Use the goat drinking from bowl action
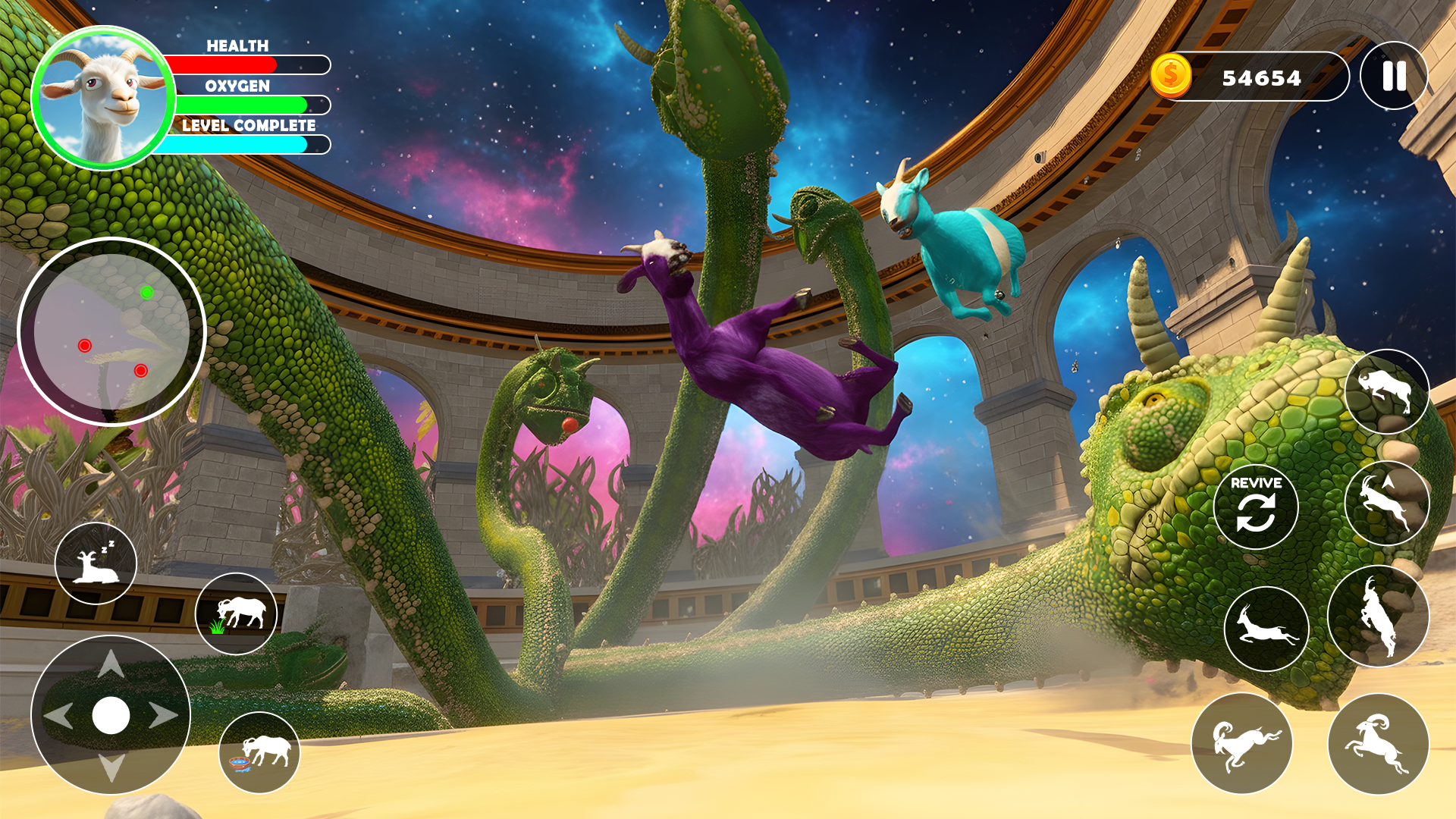 pyautogui.click(x=259, y=752)
